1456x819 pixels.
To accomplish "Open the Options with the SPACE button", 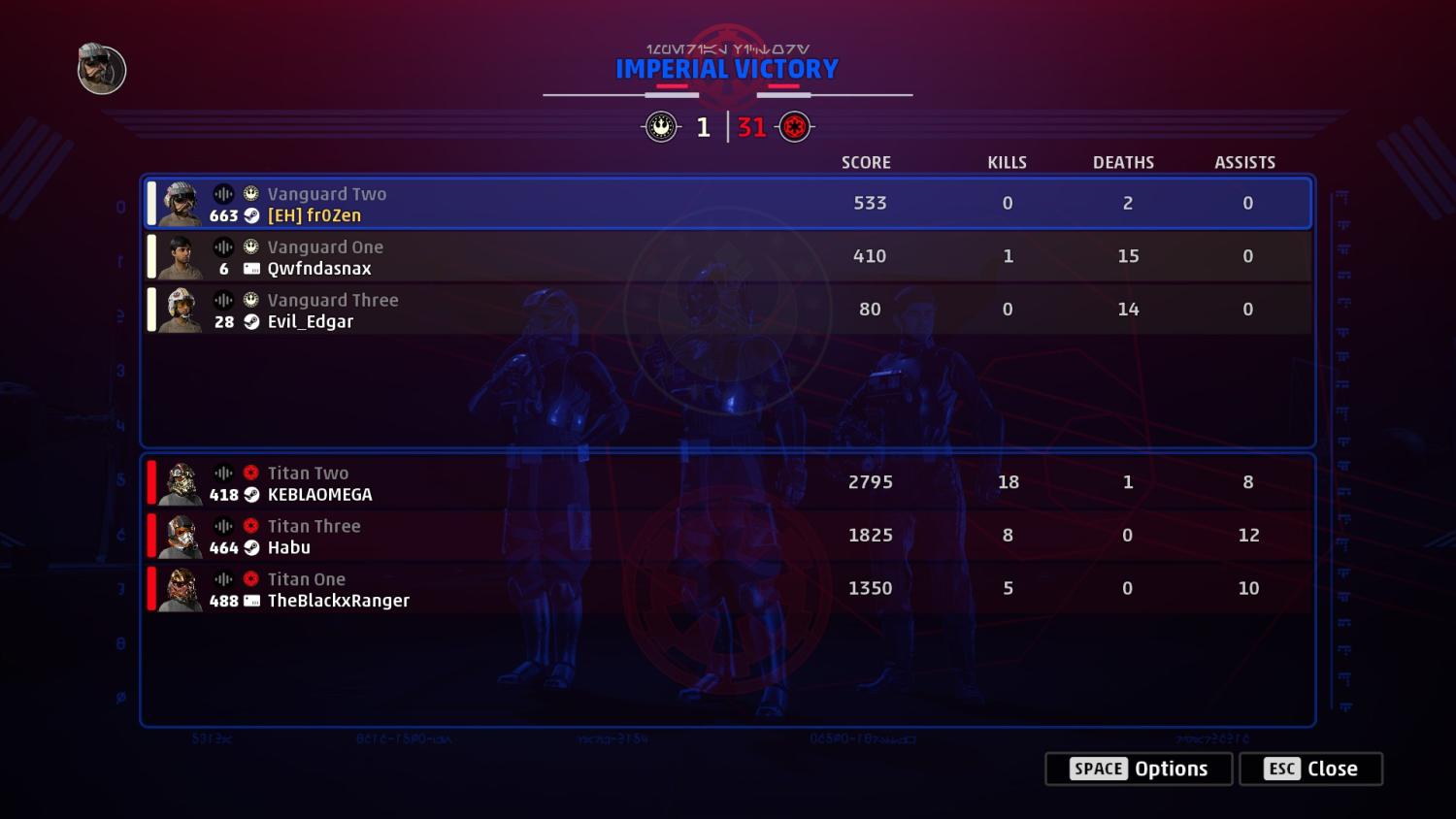I will tap(1138, 769).
